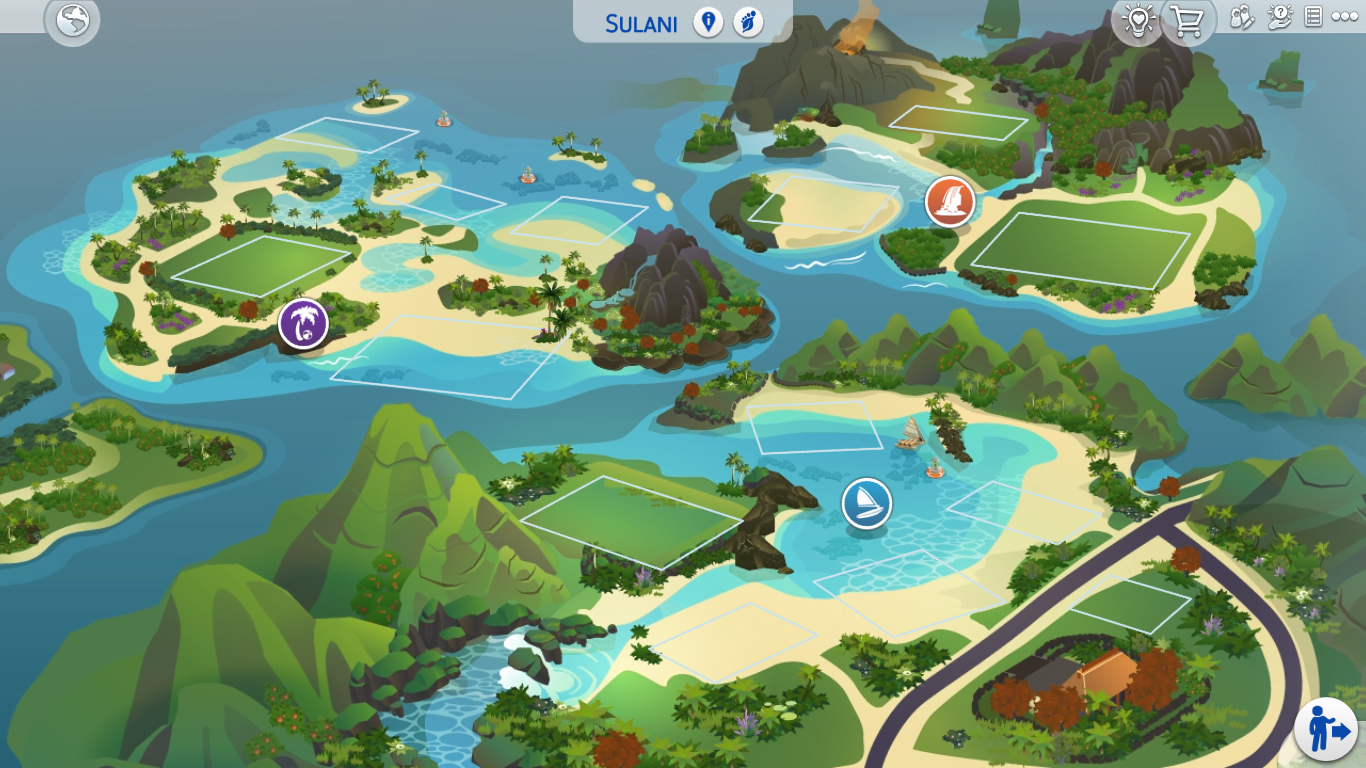This screenshot has height=768, width=1366.
Task: Open the shopping cart store
Action: click(x=1187, y=20)
